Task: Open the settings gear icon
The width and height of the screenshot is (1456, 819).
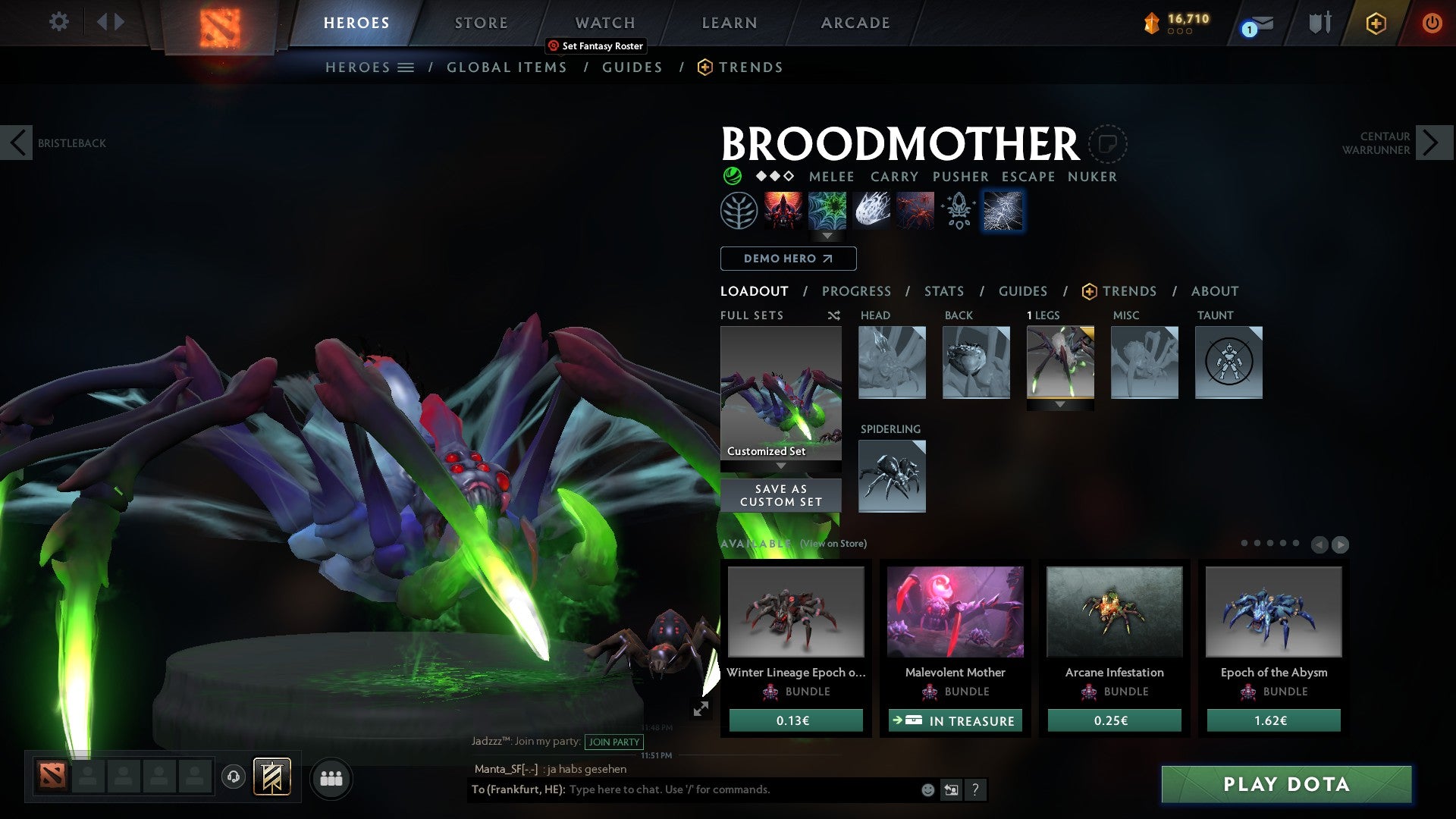Action: pyautogui.click(x=58, y=22)
